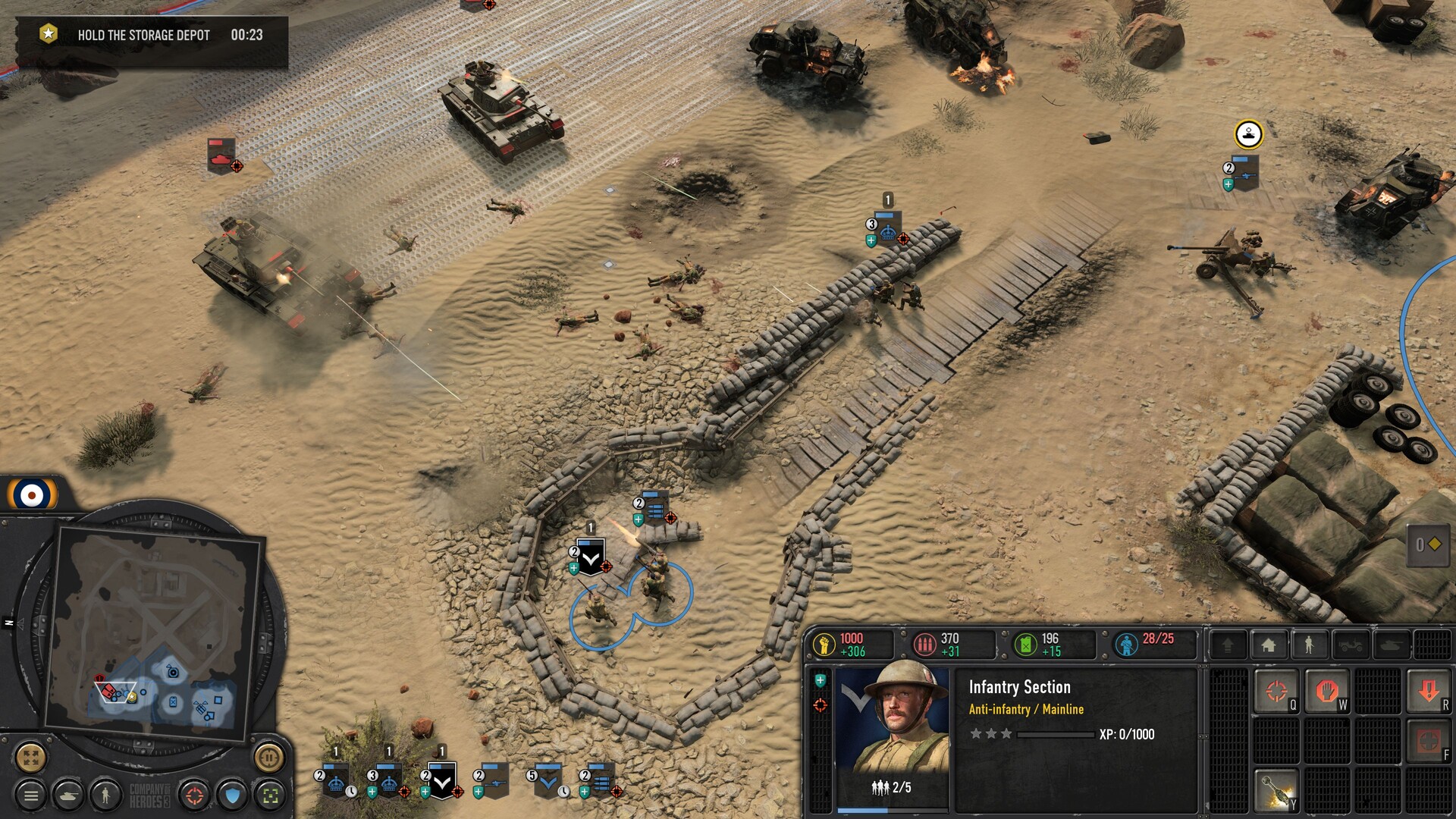Select the soldier icon button below minimap
This screenshot has height=819, width=1456.
(105, 795)
